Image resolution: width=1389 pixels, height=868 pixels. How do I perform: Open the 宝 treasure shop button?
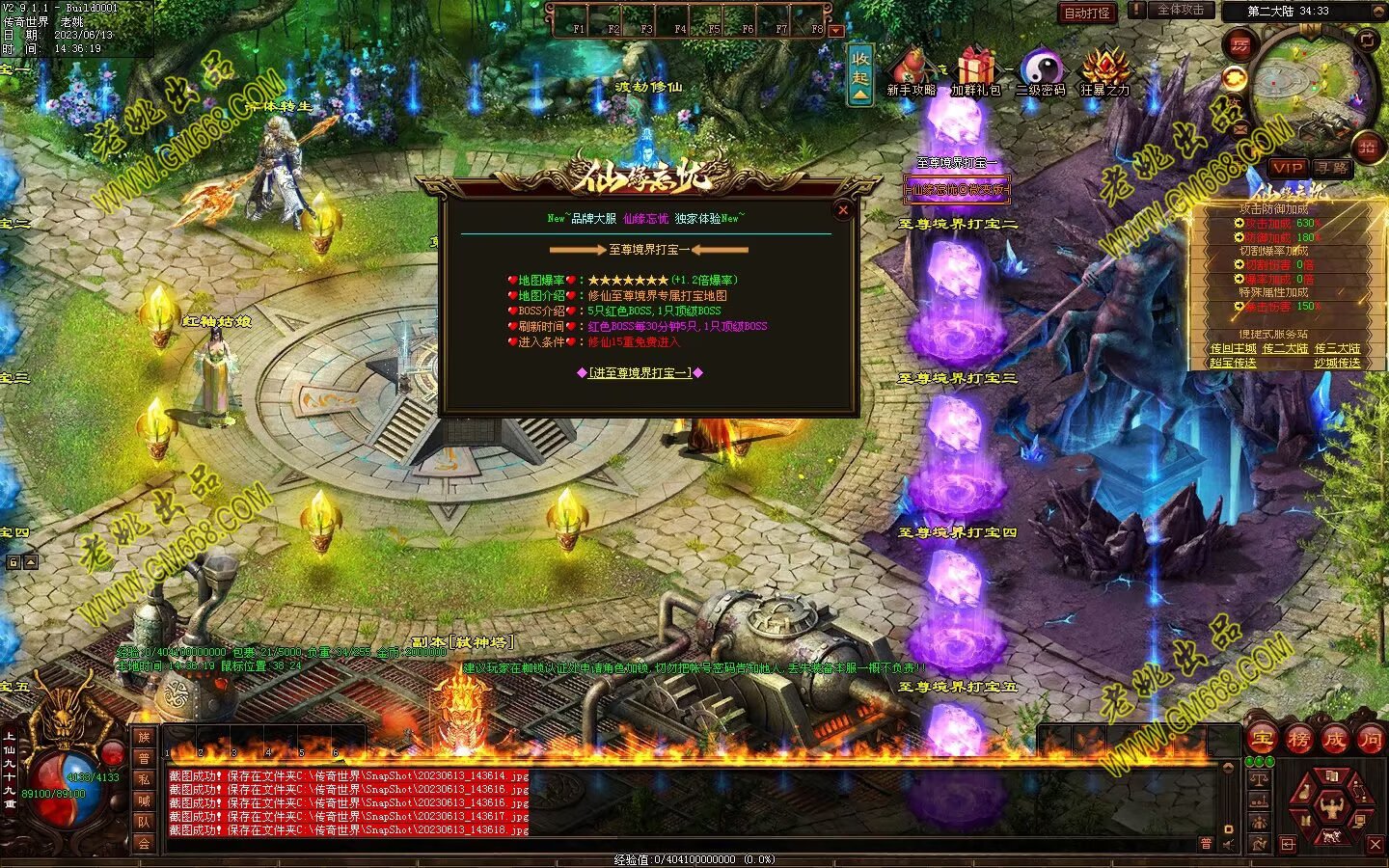(x=1263, y=740)
